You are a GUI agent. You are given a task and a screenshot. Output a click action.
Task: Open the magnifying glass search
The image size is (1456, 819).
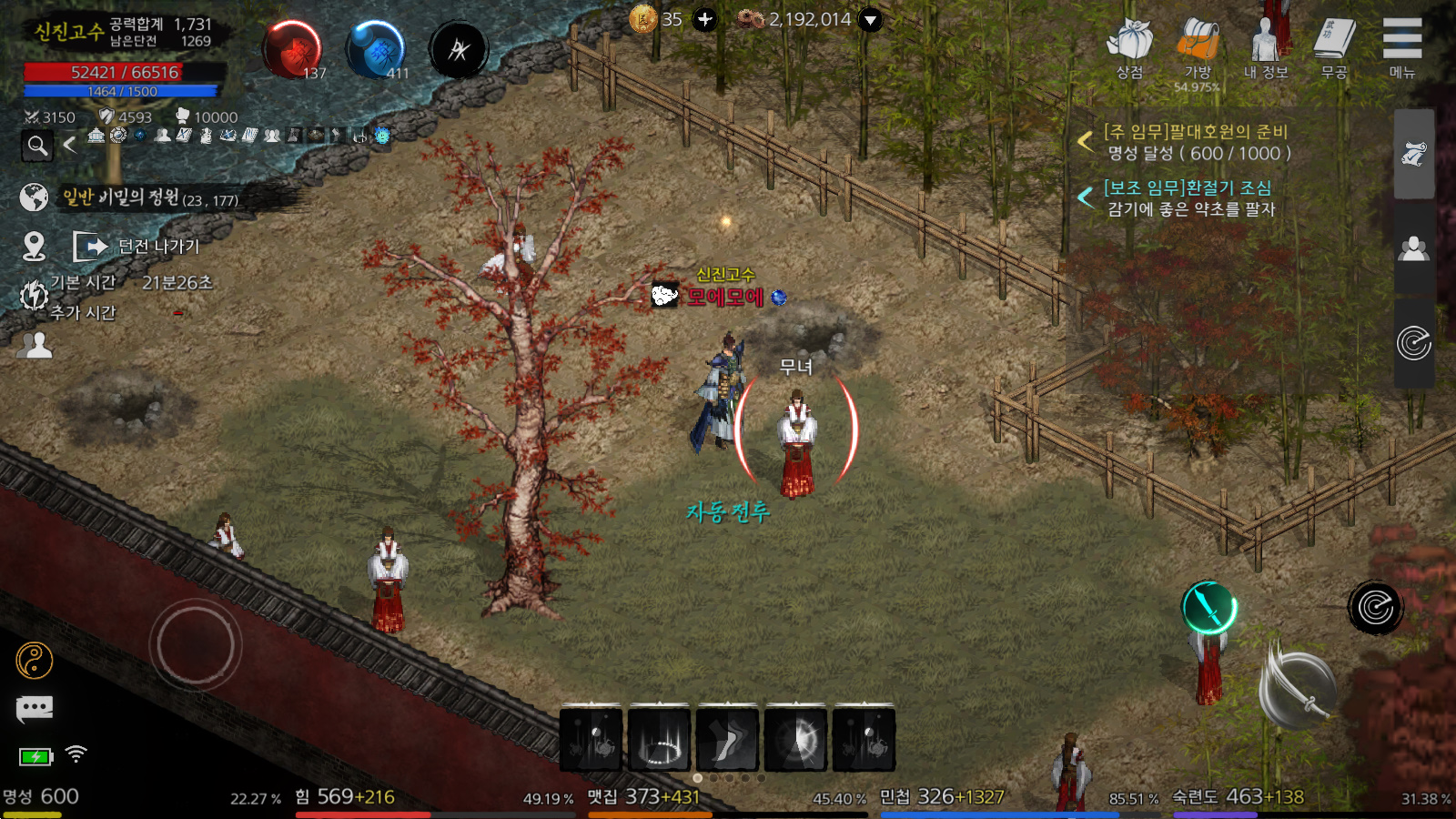point(37,145)
